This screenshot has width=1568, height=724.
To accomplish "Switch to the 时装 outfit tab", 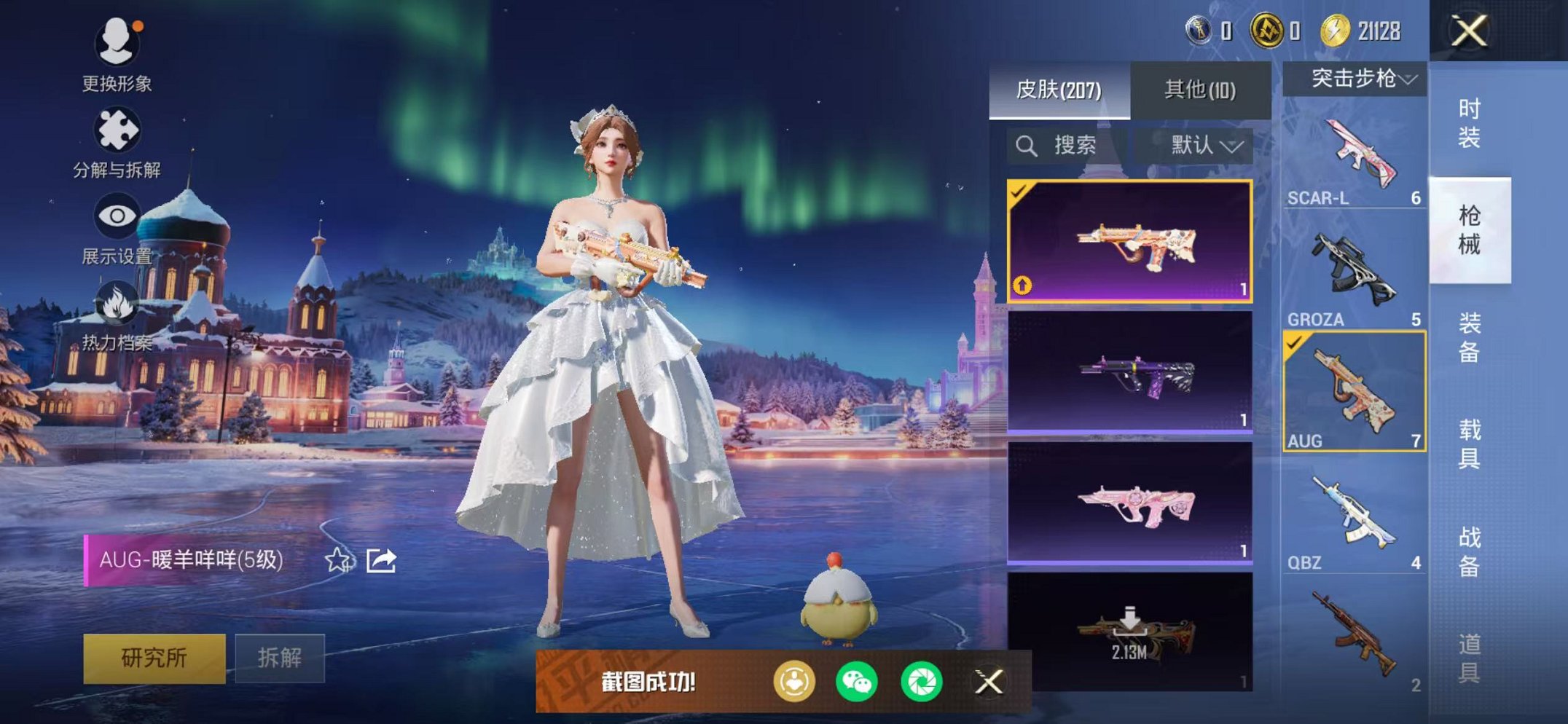I will click(x=1468, y=124).
